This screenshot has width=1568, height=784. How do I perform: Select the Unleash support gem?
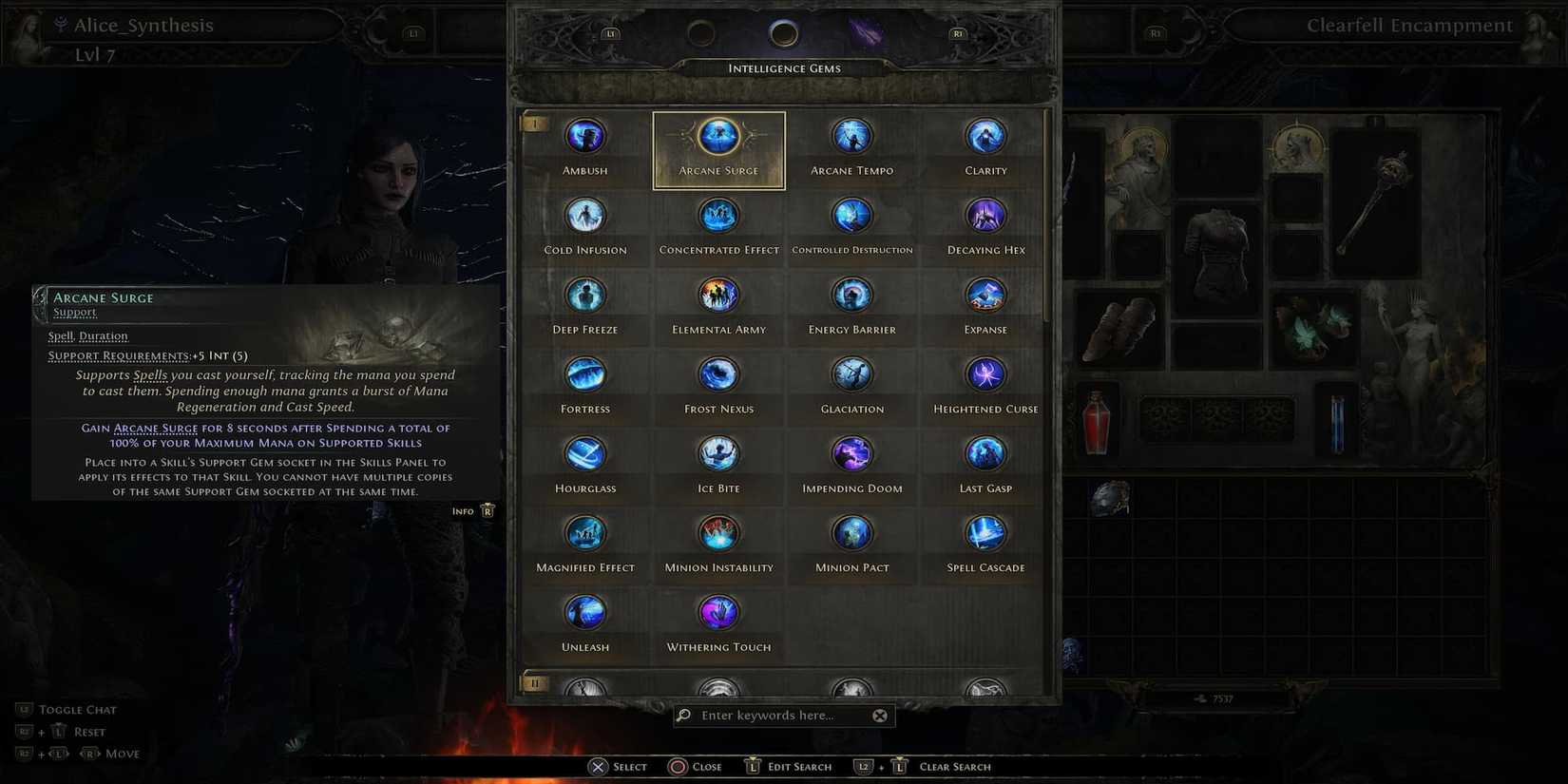[x=584, y=612]
